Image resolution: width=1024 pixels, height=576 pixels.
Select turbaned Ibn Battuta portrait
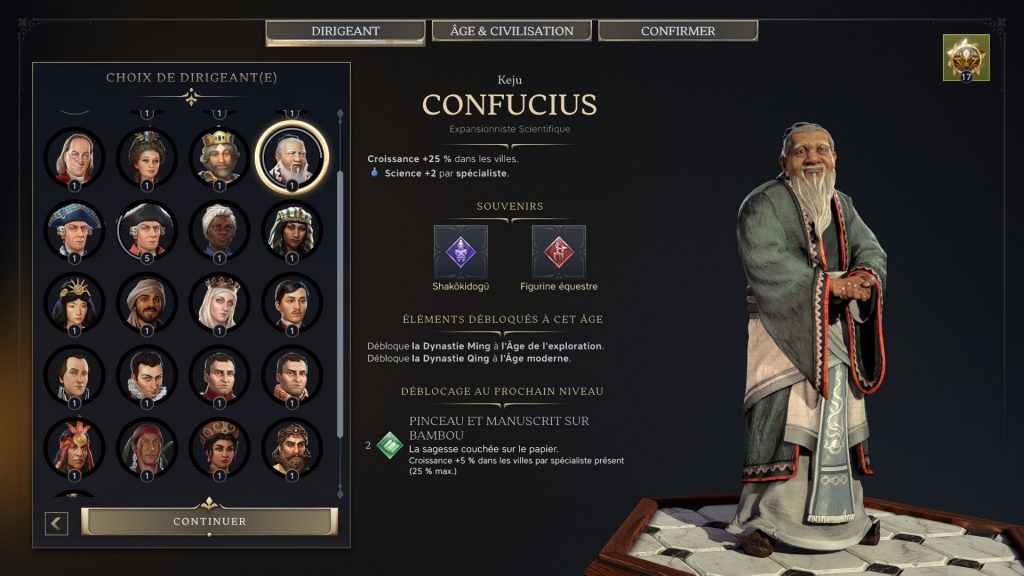(147, 302)
